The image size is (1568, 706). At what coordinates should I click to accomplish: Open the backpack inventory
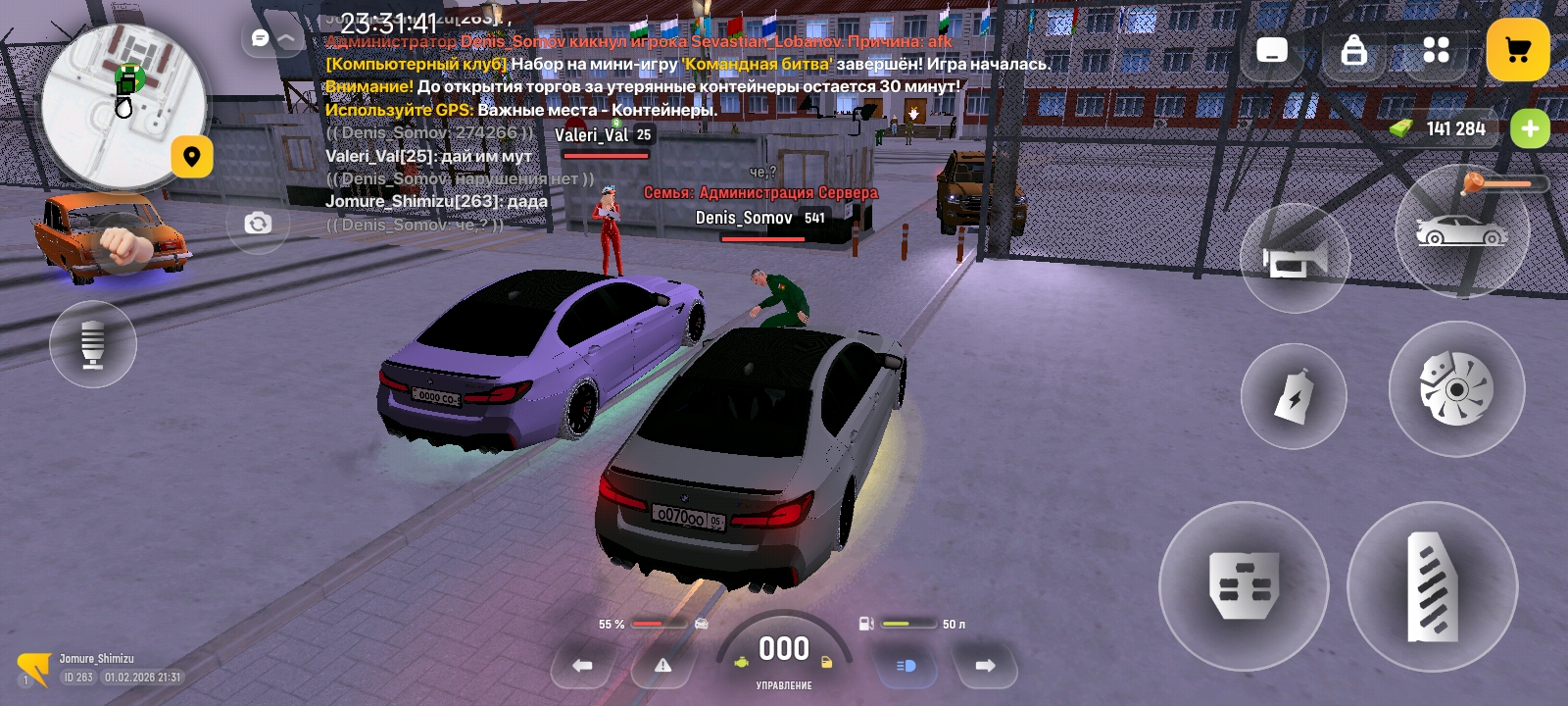point(1353,50)
